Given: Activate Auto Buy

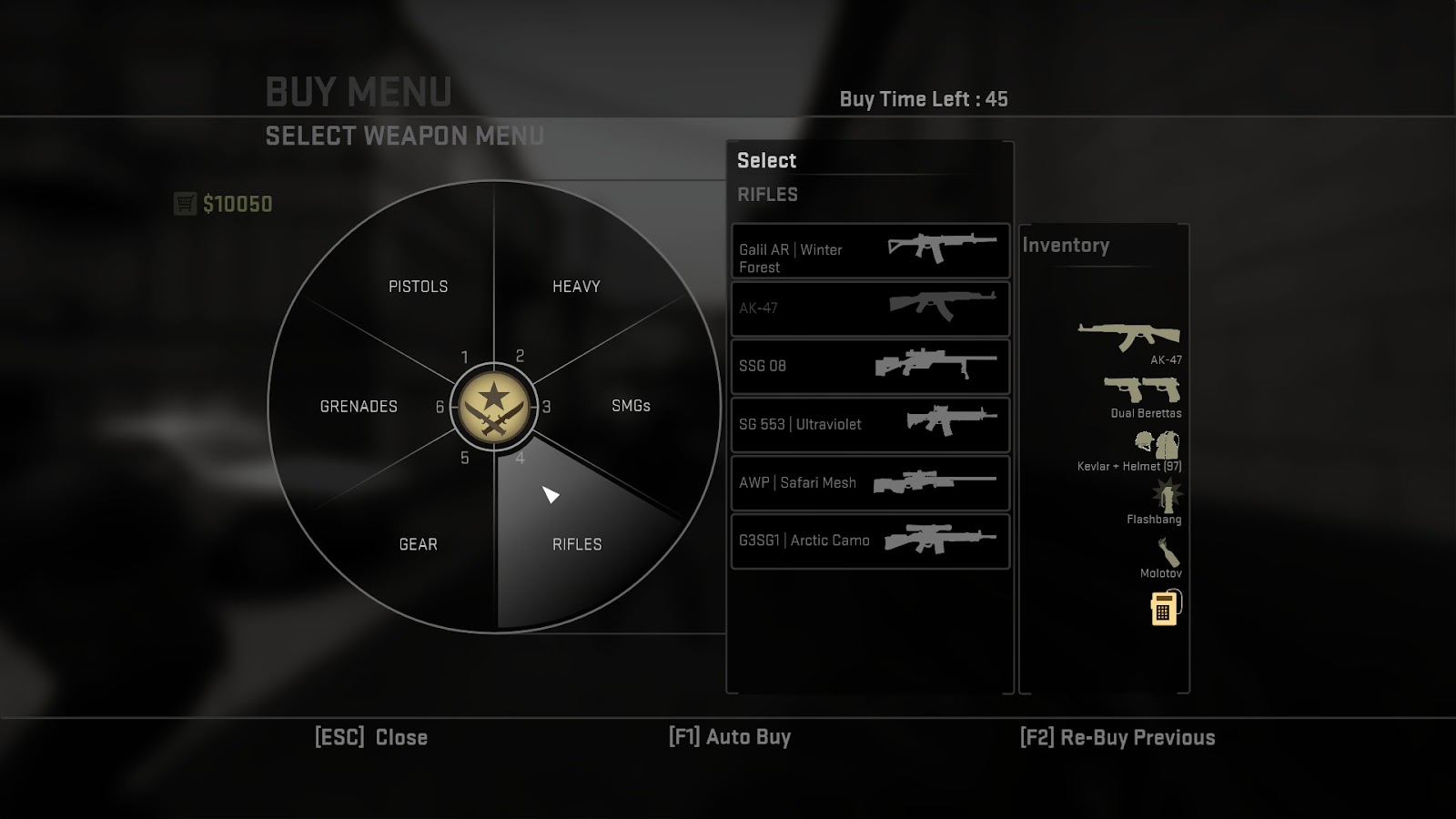Looking at the screenshot, I should (x=730, y=737).
